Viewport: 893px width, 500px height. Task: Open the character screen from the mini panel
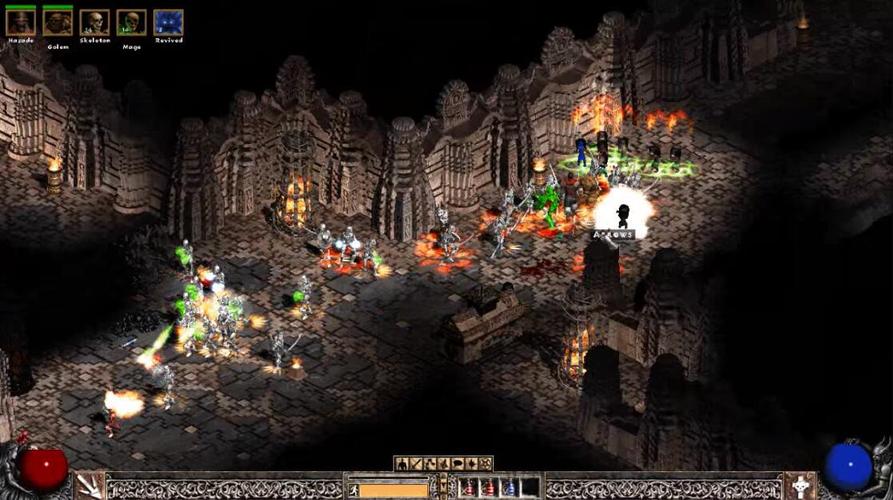click(402, 463)
